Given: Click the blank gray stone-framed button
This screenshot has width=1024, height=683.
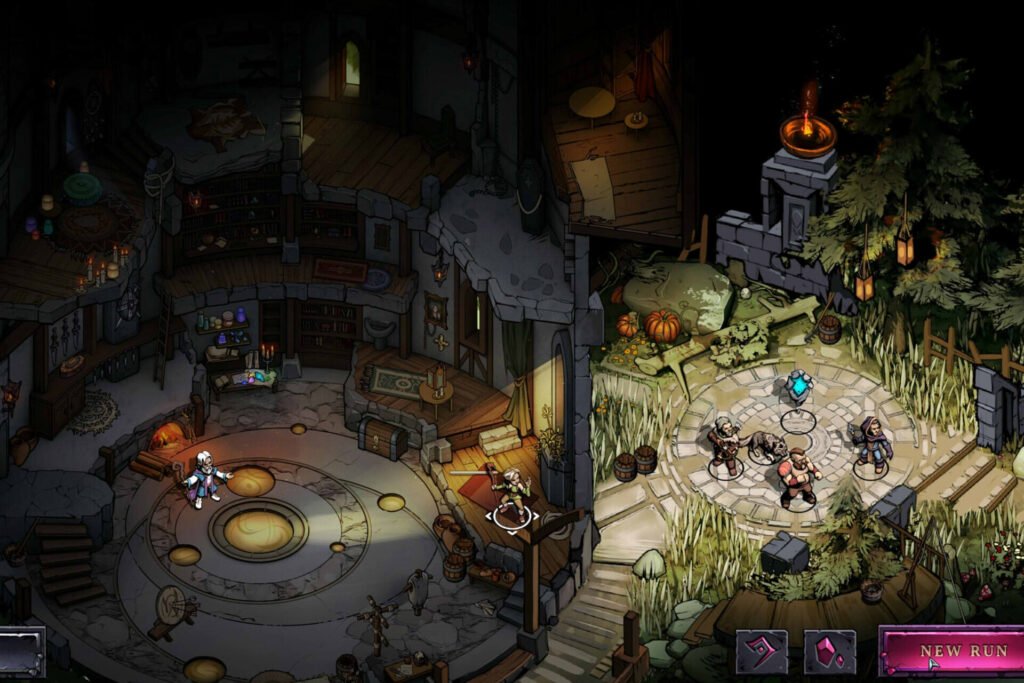Looking at the screenshot, I should tap(20, 651).
